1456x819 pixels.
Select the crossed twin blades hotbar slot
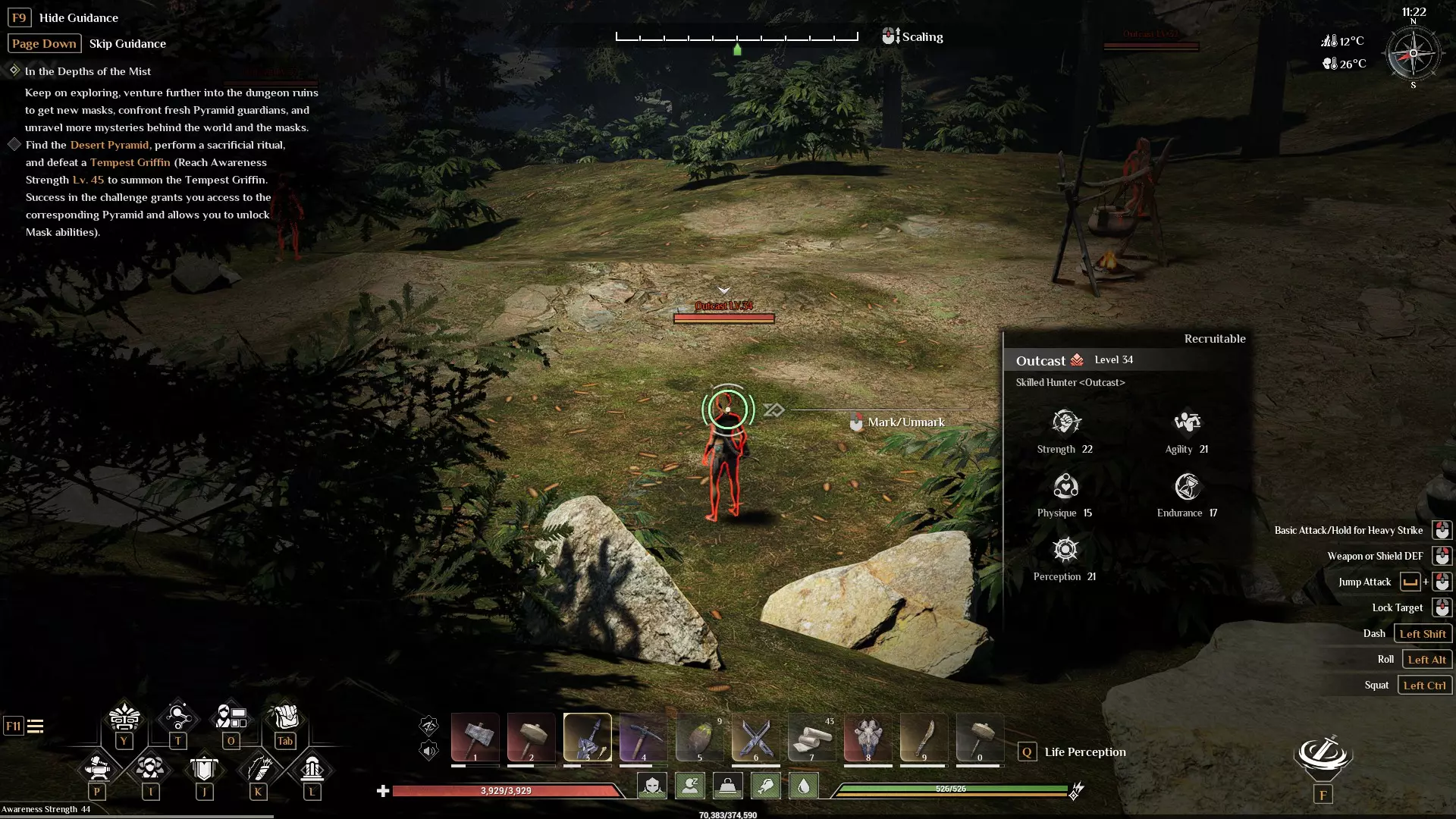tap(756, 737)
